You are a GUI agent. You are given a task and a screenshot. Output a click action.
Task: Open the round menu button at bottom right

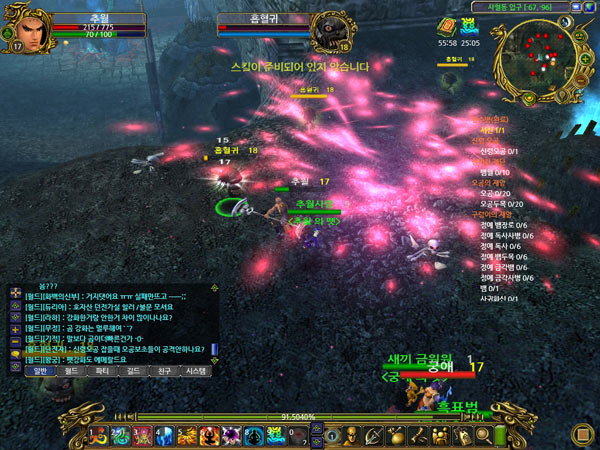pyautogui.click(x=580, y=433)
